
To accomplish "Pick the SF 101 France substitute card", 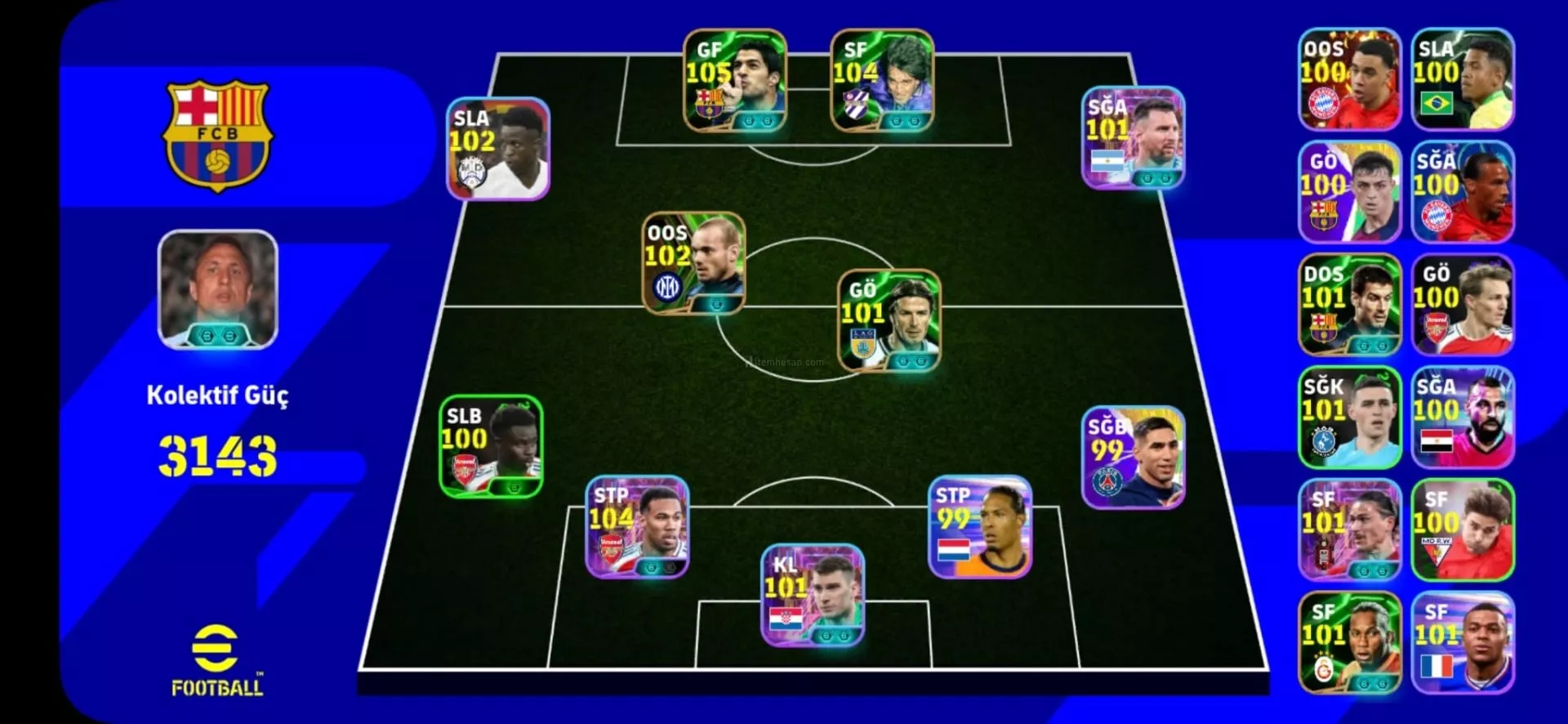I will pos(1463,643).
